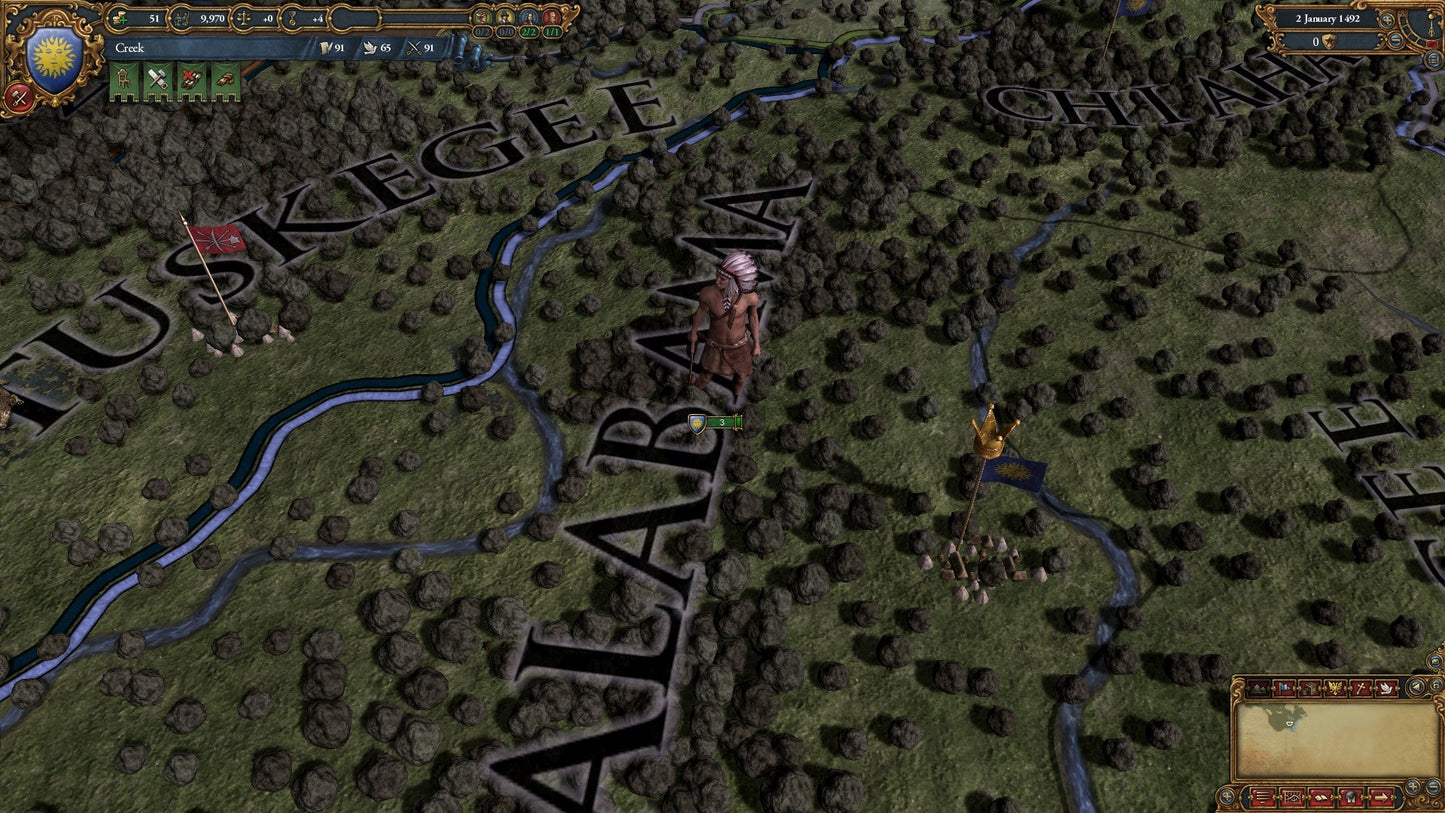The width and height of the screenshot is (1445, 813).
Task: Click the military helmet icon near the minimap
Action: tap(1351, 798)
